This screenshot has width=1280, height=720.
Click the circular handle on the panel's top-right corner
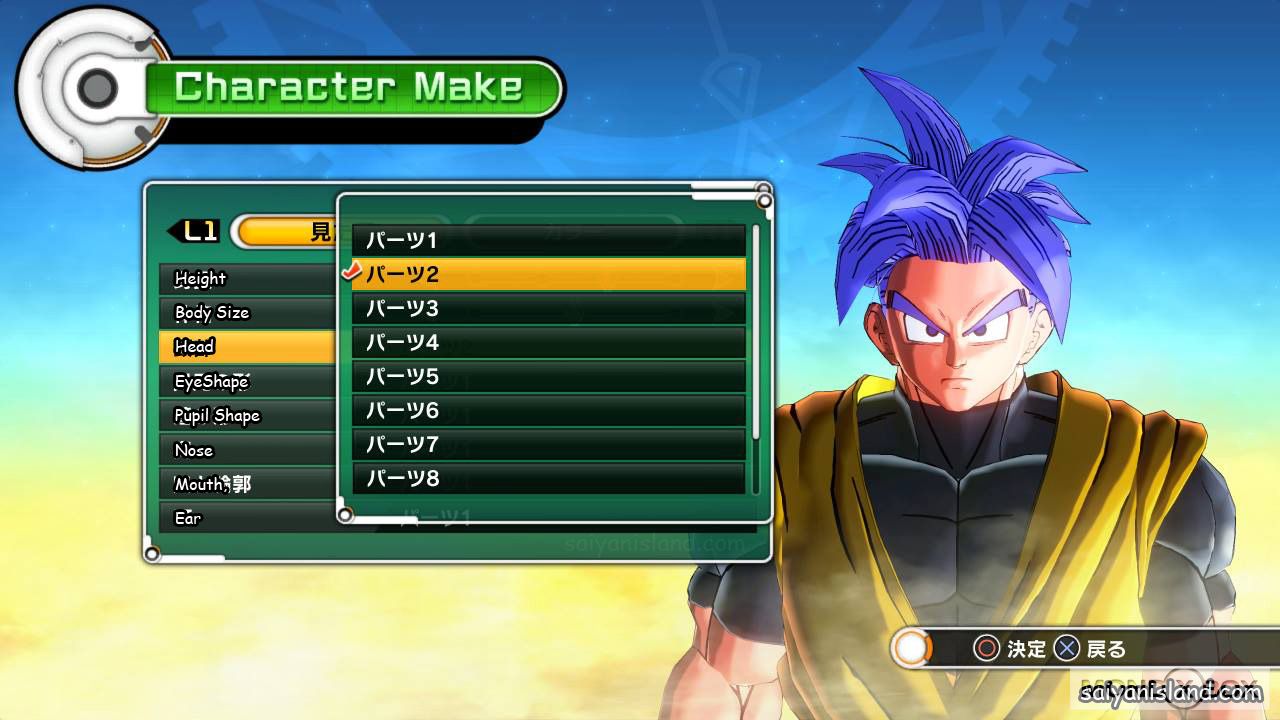[x=767, y=200]
